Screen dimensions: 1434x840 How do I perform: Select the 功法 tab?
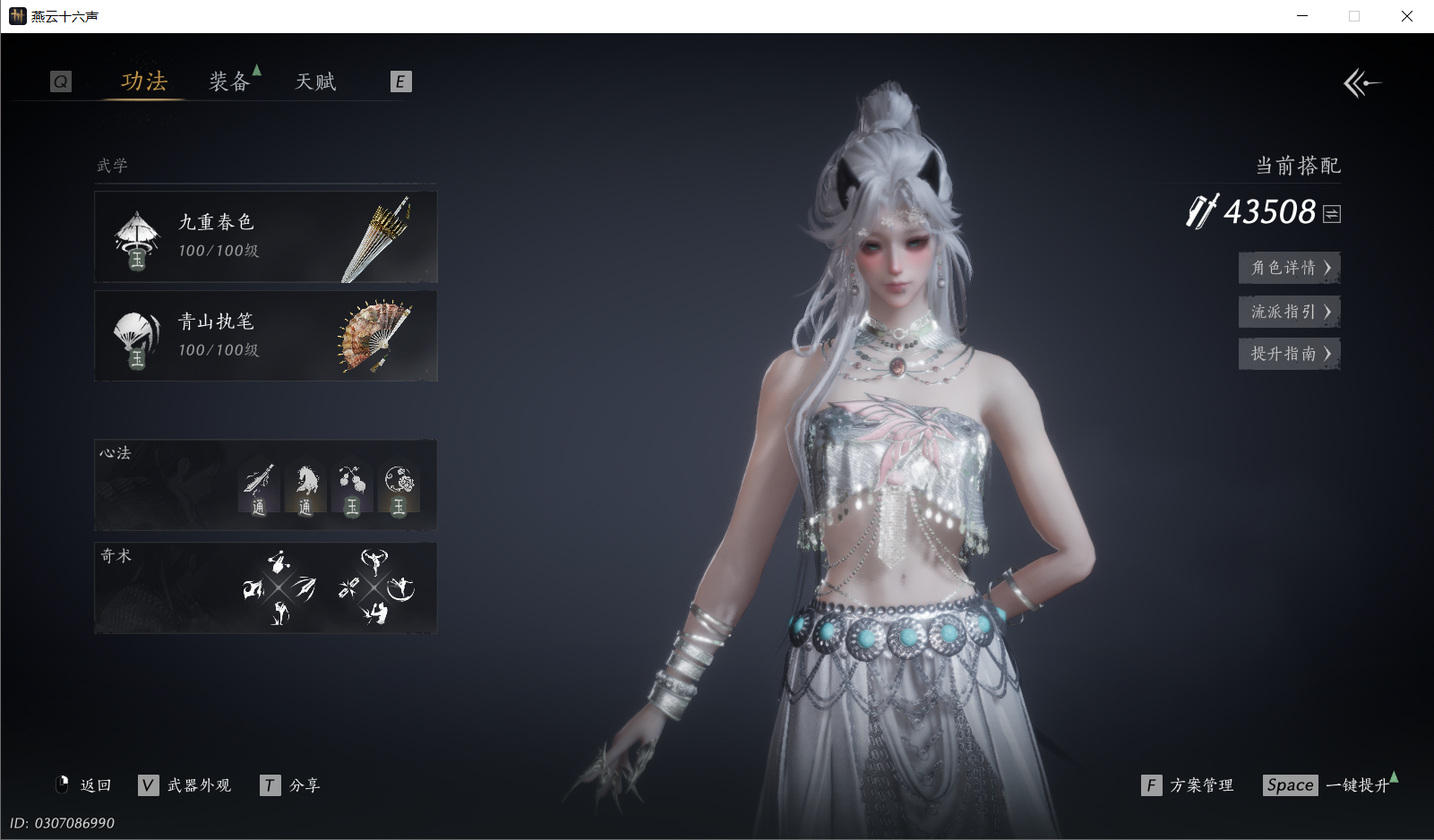[x=144, y=81]
